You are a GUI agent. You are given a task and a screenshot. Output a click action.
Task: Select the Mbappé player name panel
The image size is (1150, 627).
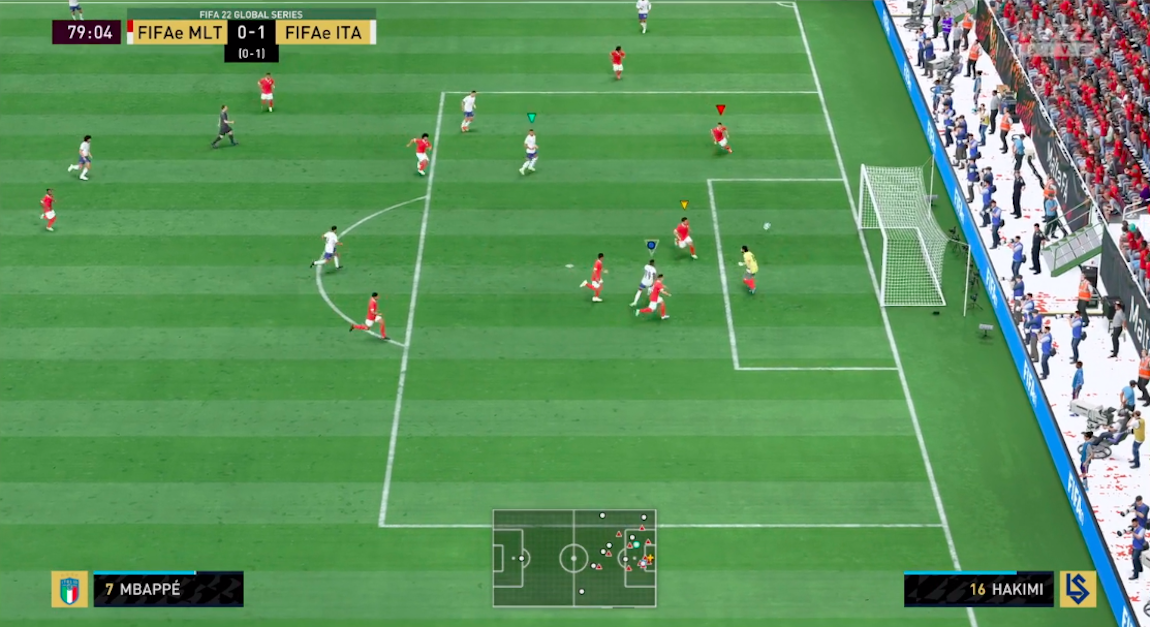click(168, 589)
